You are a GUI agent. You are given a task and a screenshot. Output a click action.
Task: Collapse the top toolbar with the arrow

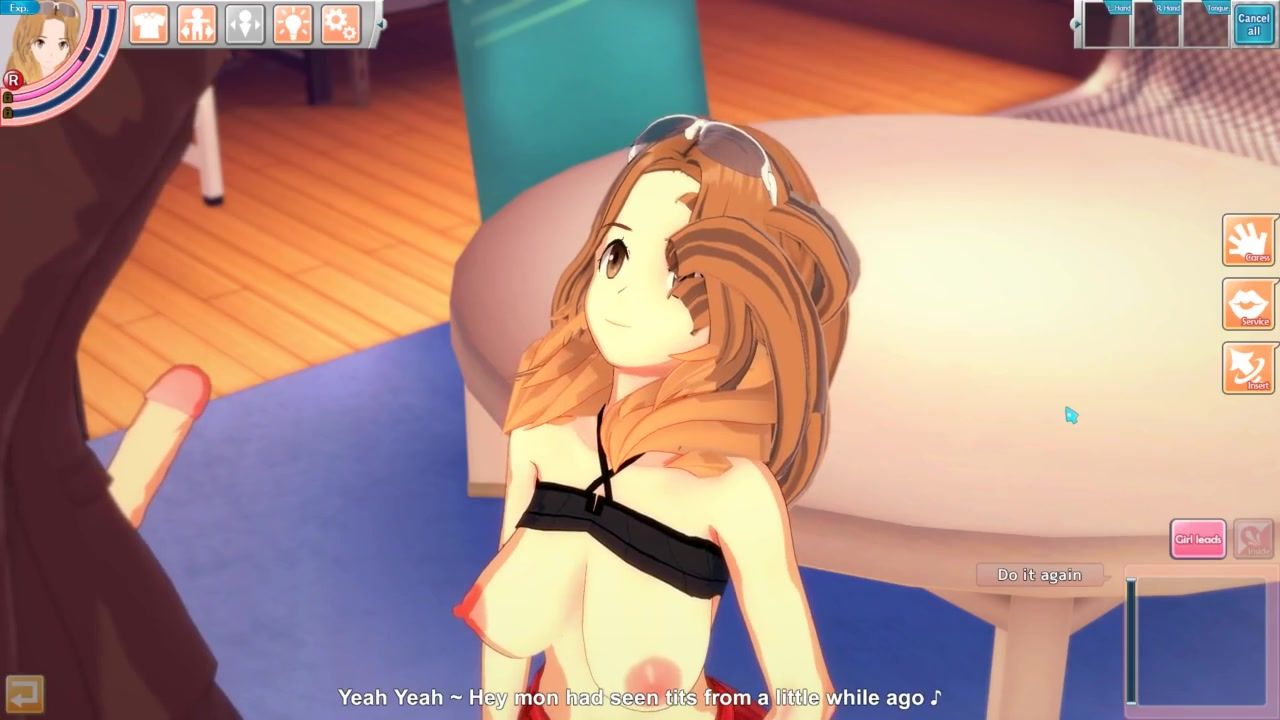click(x=380, y=24)
